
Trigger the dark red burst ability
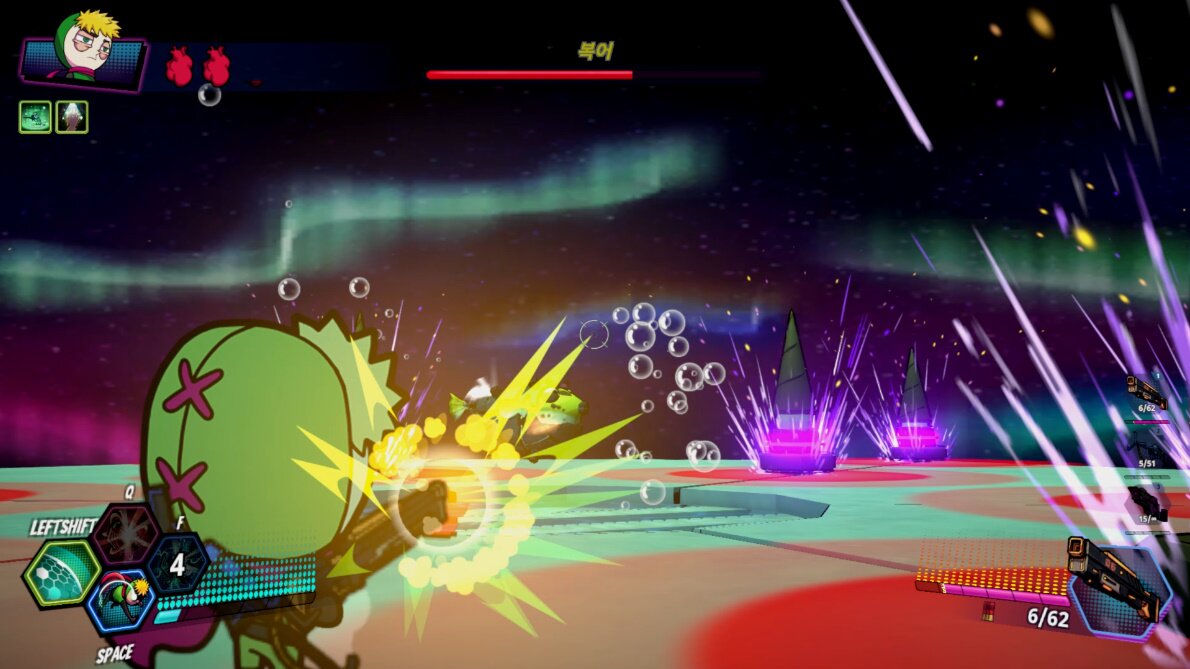click(x=125, y=533)
